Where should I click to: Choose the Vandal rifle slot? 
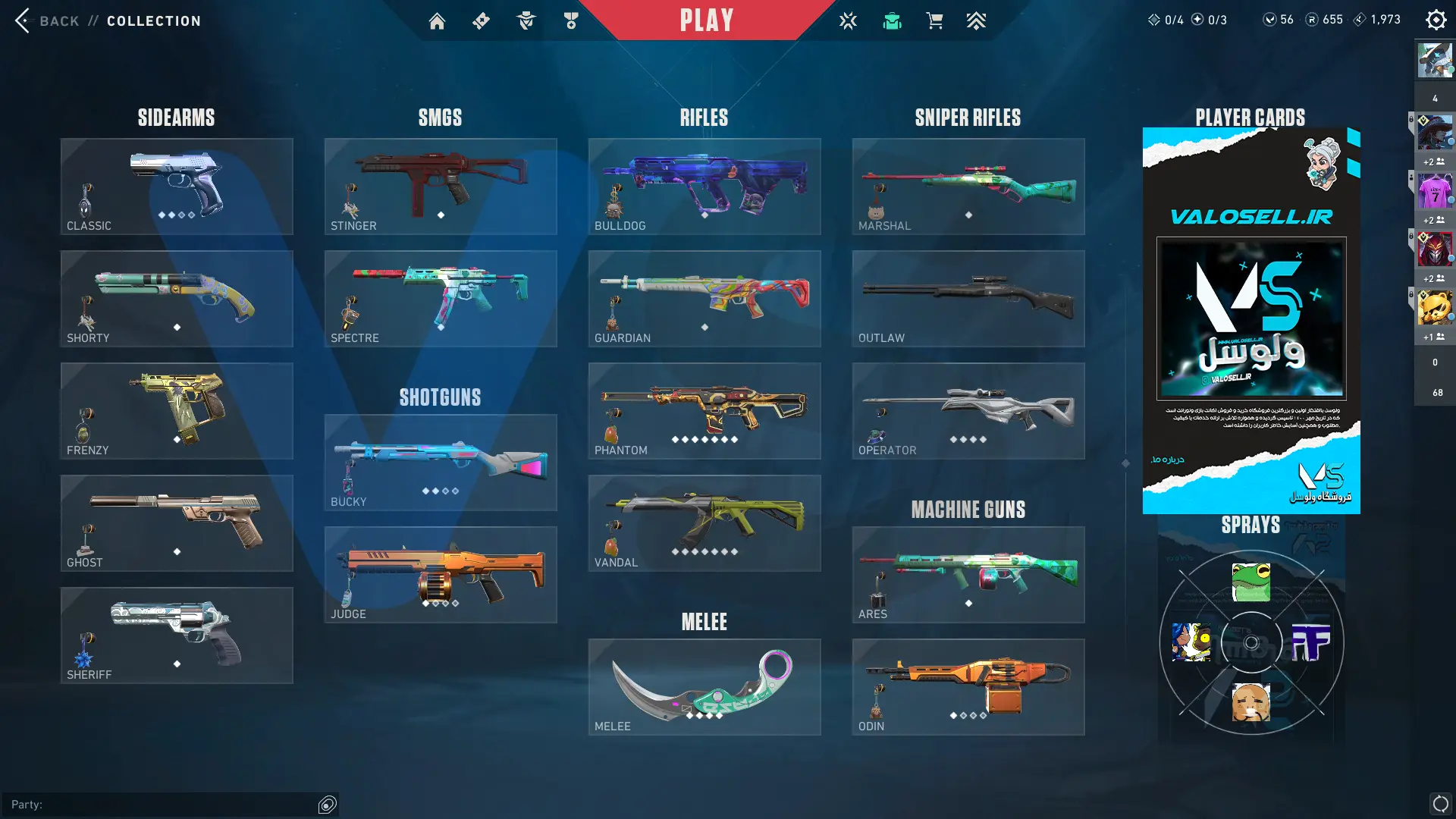704,523
